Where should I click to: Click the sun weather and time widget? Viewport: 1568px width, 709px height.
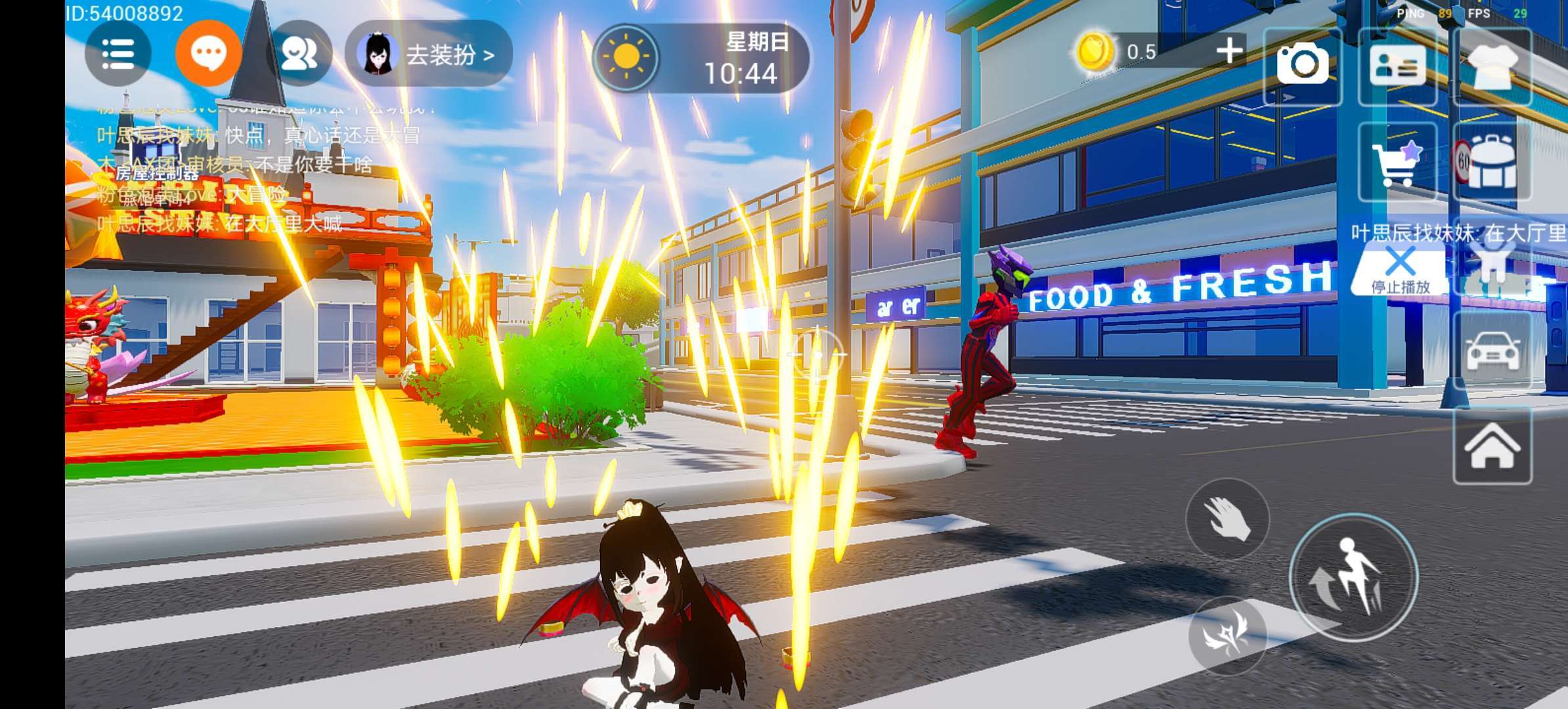(701, 58)
